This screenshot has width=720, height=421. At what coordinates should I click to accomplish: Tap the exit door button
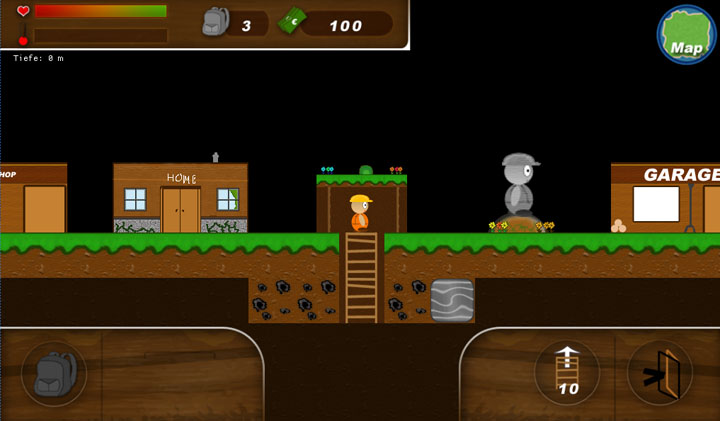coord(660,372)
